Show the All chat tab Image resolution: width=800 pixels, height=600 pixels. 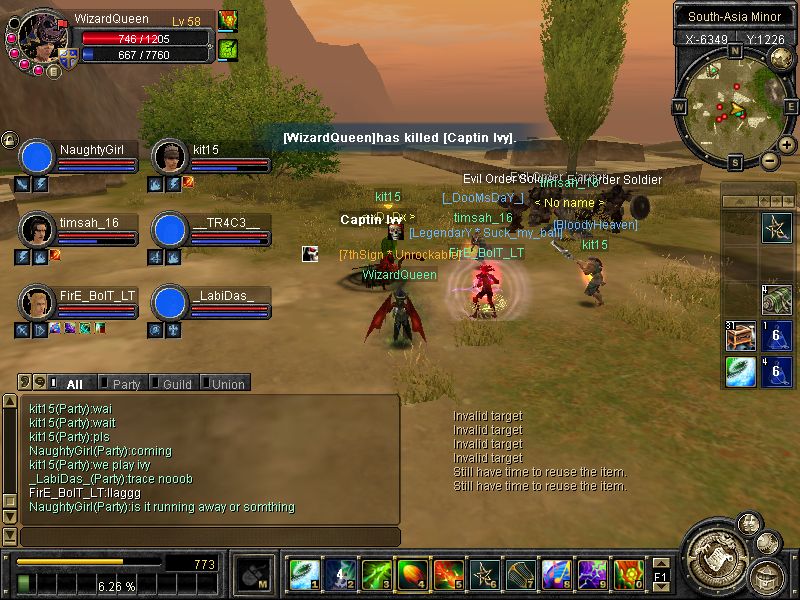[72, 383]
